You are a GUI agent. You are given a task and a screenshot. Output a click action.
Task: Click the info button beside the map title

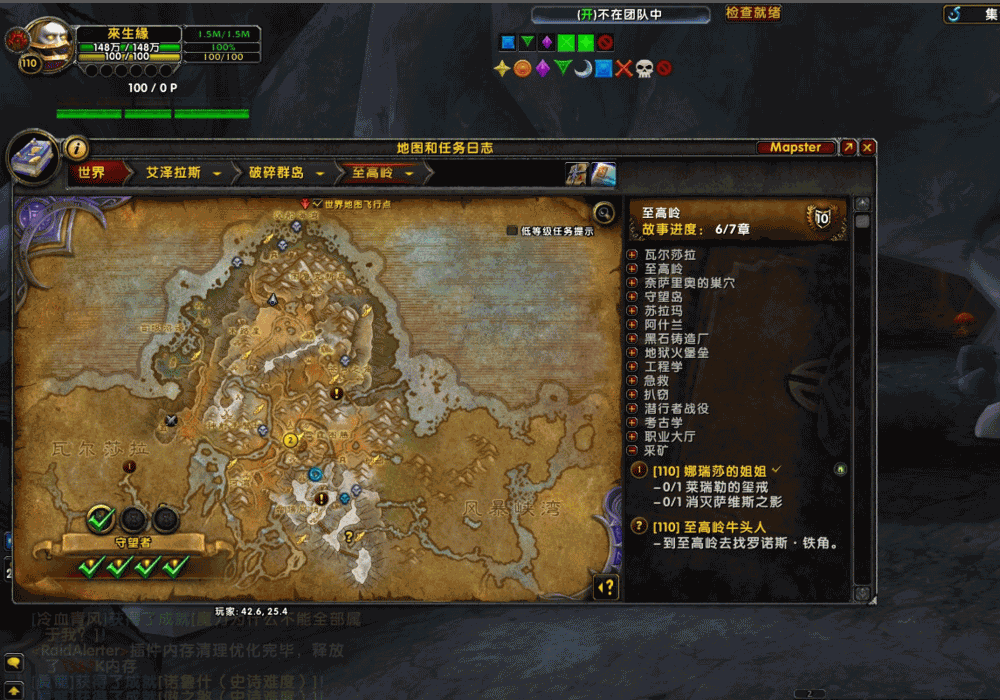tap(76, 148)
